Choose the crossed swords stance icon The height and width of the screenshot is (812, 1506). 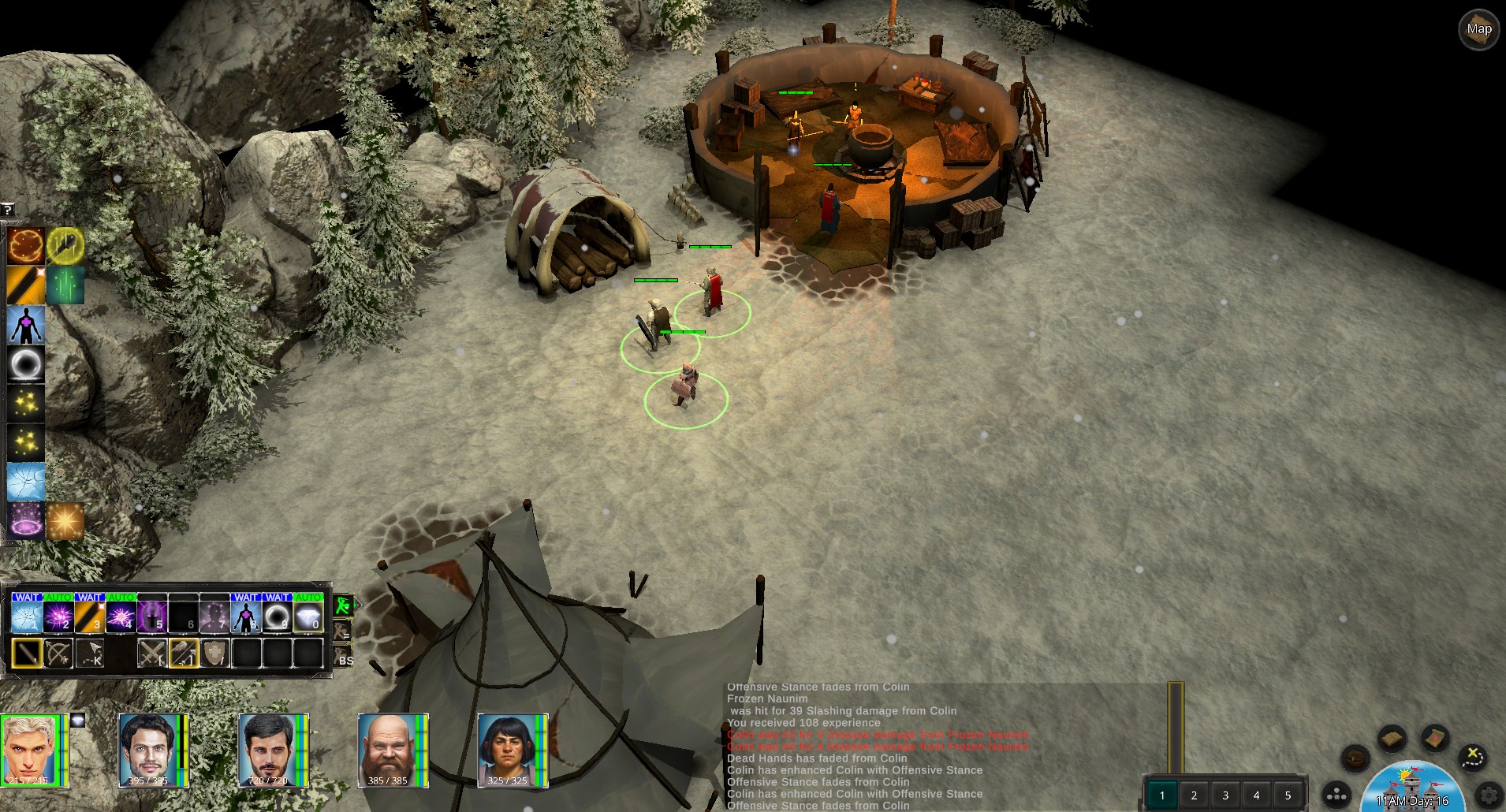[x=151, y=654]
